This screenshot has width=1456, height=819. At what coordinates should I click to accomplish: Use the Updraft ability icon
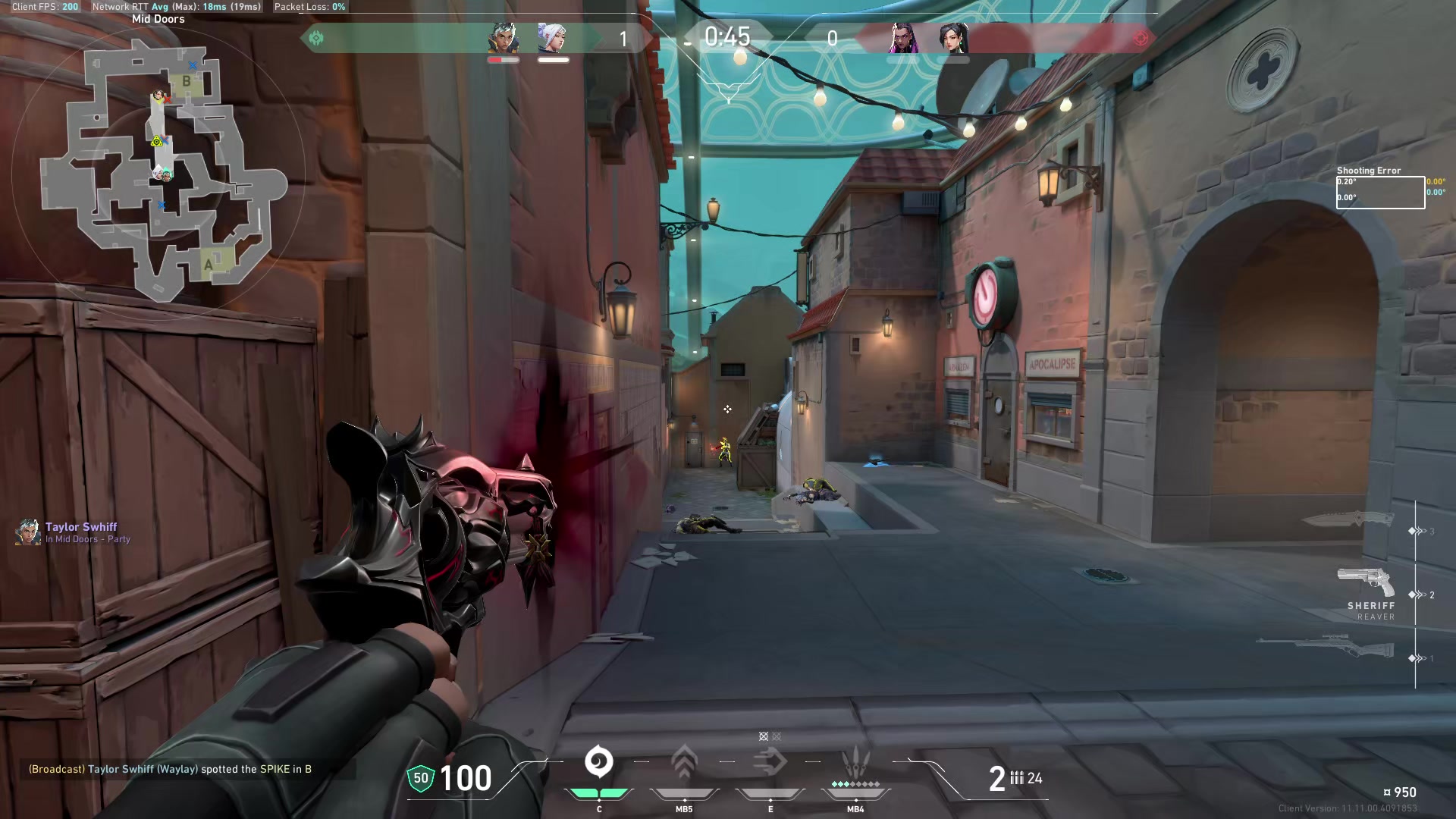click(x=684, y=762)
